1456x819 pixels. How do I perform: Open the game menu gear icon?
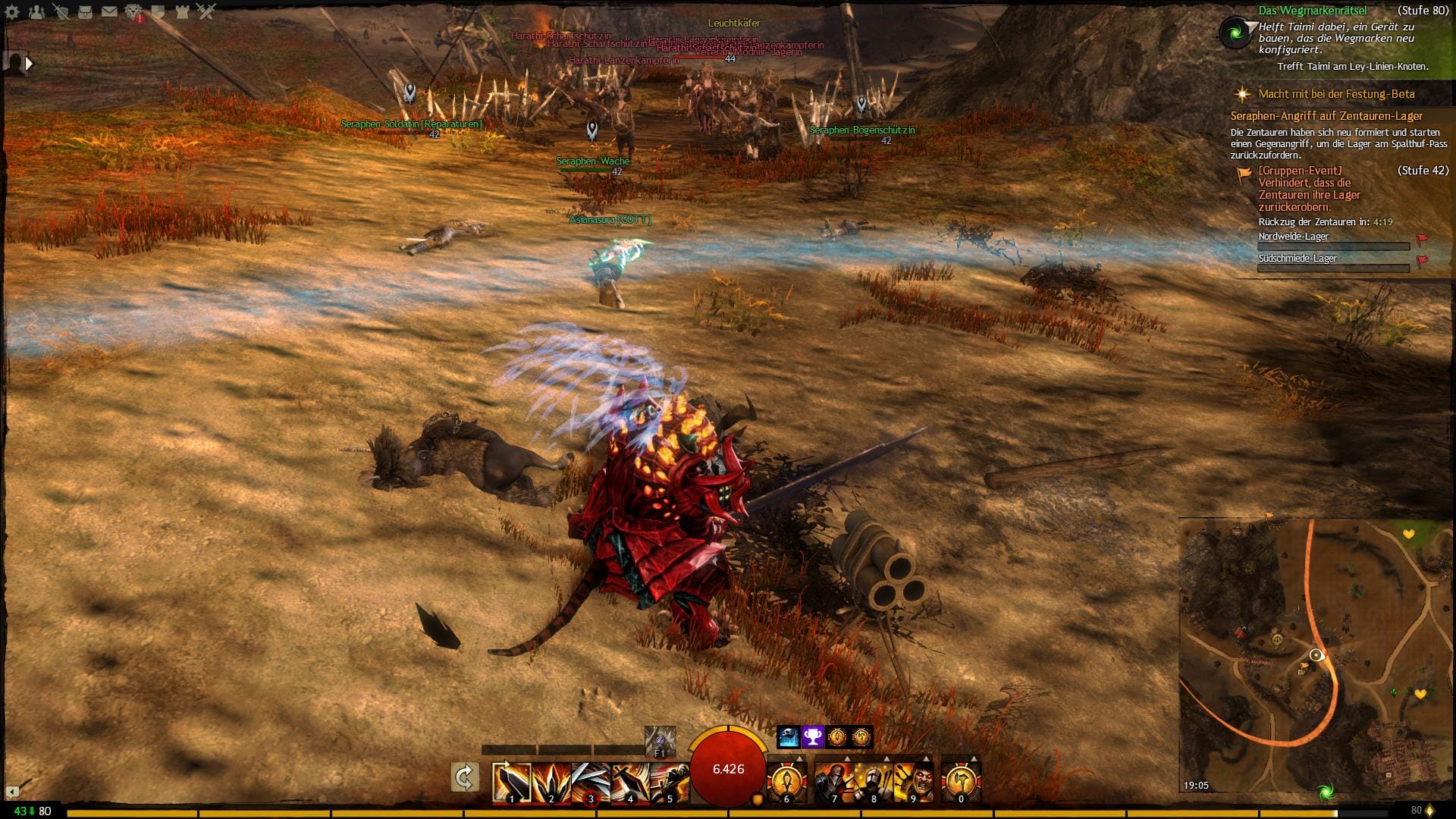click(x=12, y=11)
